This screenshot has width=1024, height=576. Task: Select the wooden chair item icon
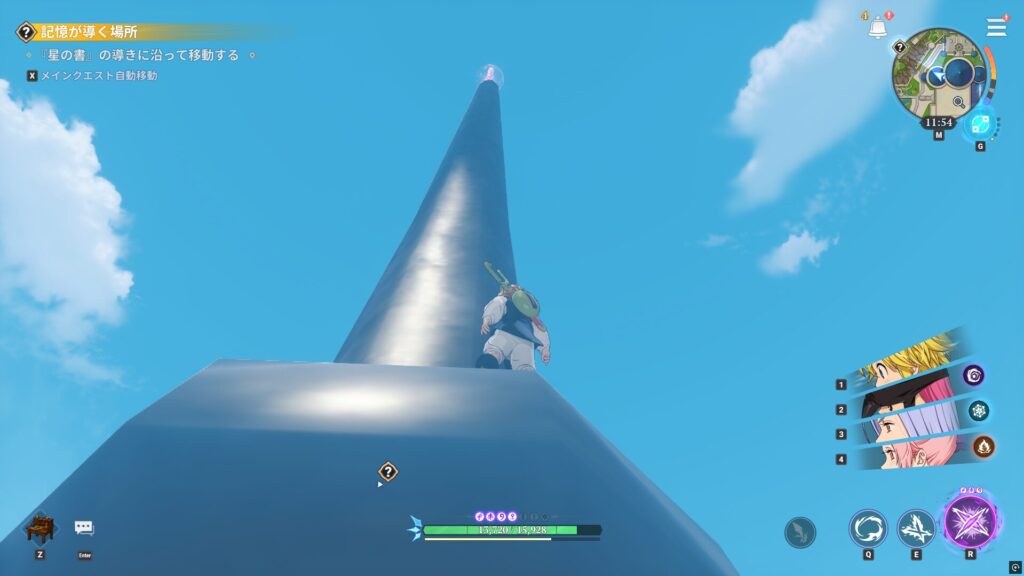40,528
